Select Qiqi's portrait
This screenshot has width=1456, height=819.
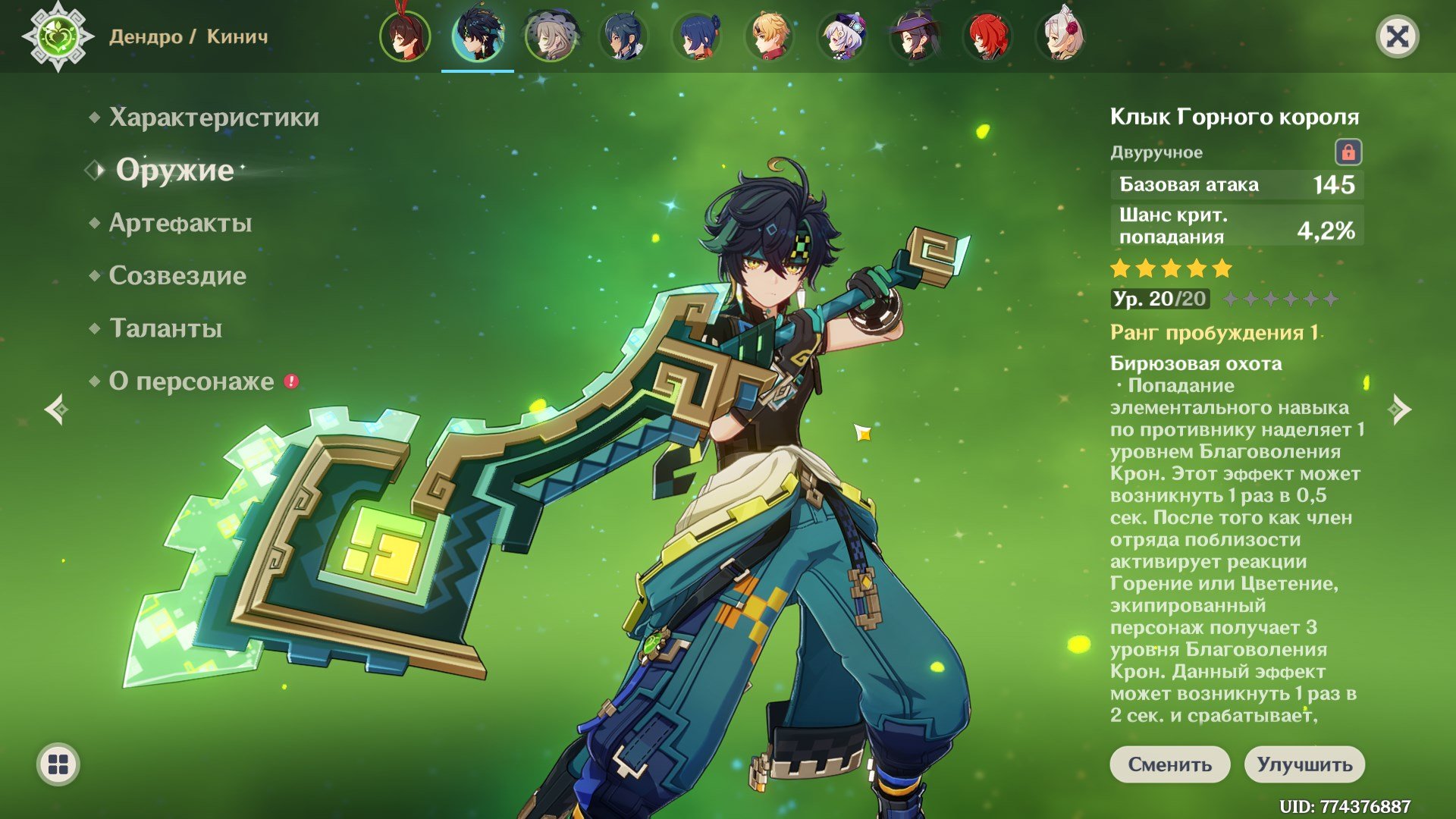tap(842, 36)
